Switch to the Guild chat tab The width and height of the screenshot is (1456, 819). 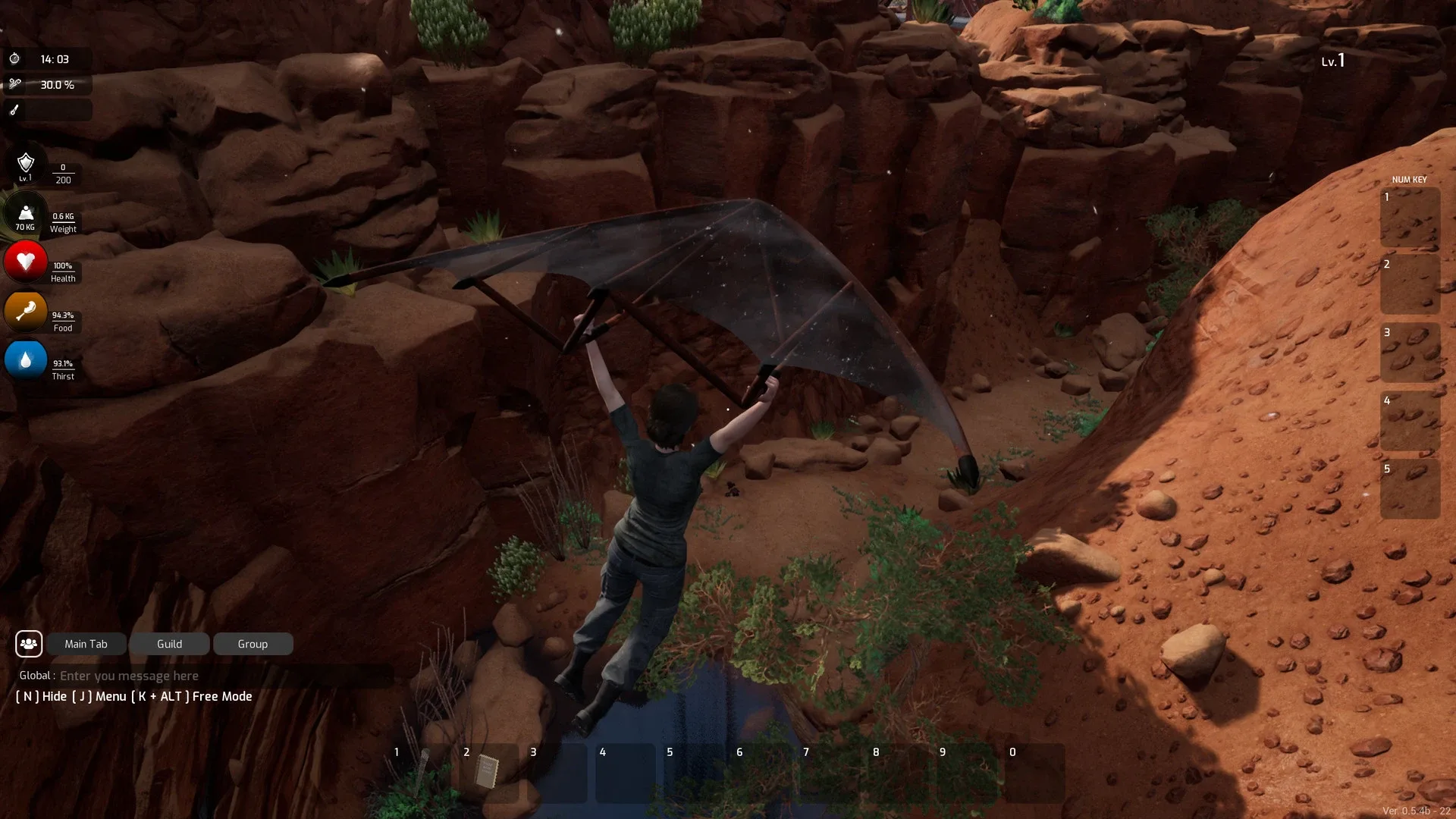tap(168, 644)
